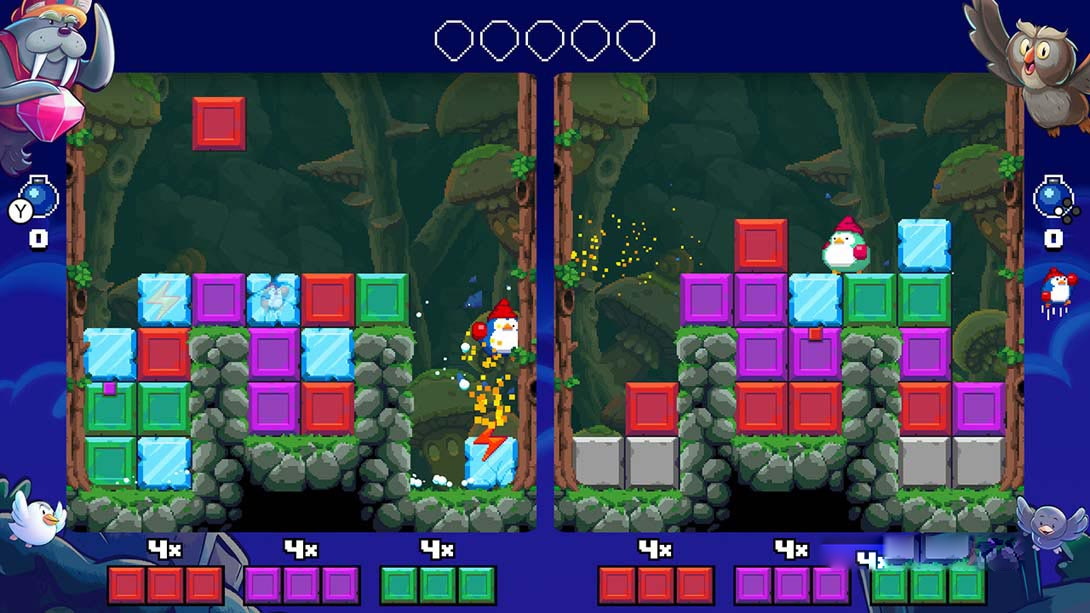Select right player's red 4x block goal

click(x=655, y=584)
